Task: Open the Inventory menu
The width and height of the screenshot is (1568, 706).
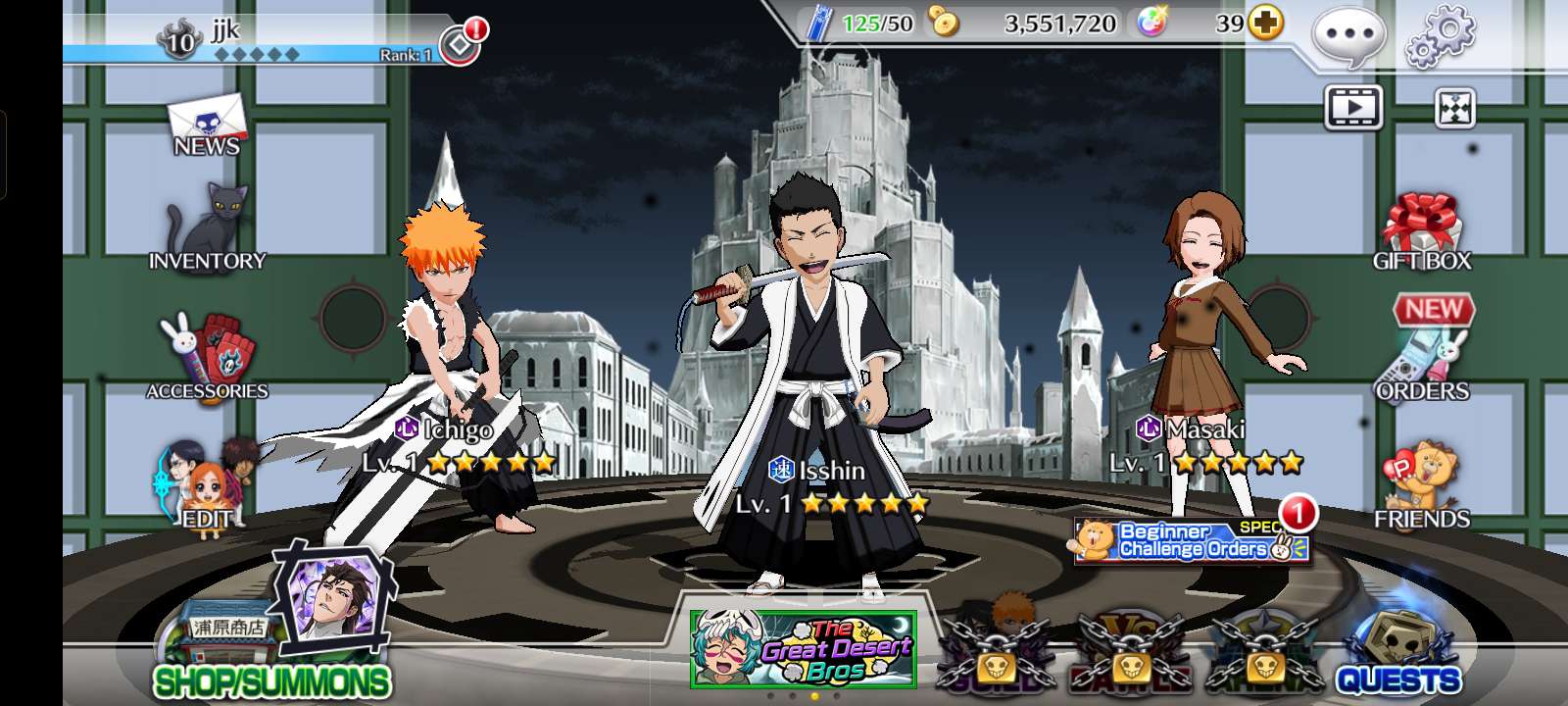Action: click(206, 231)
